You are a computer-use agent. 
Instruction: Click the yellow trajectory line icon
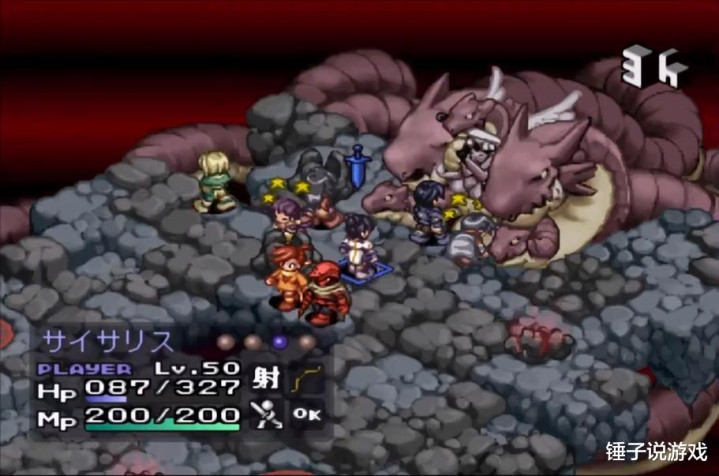pyautogui.click(x=304, y=380)
